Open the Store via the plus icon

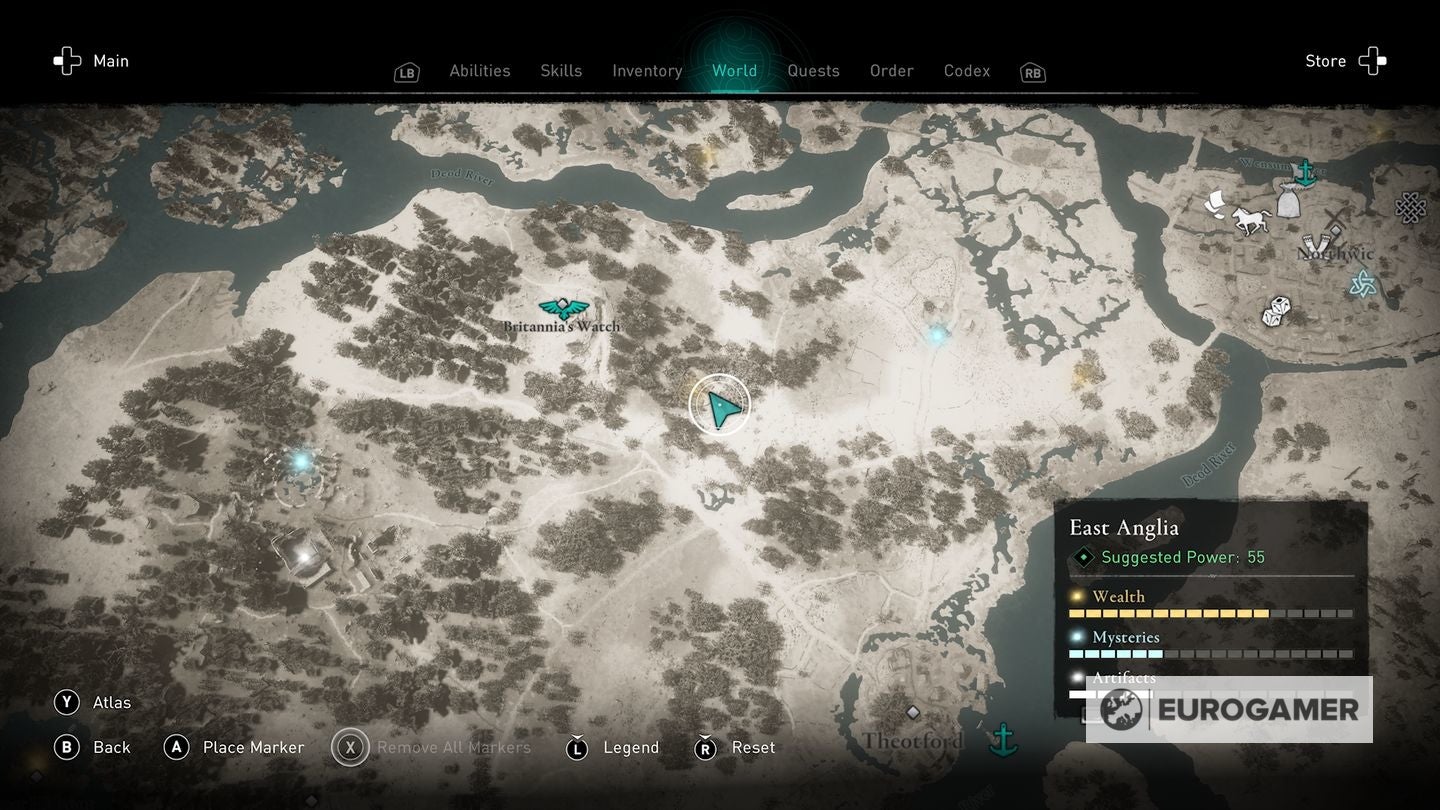(1375, 60)
